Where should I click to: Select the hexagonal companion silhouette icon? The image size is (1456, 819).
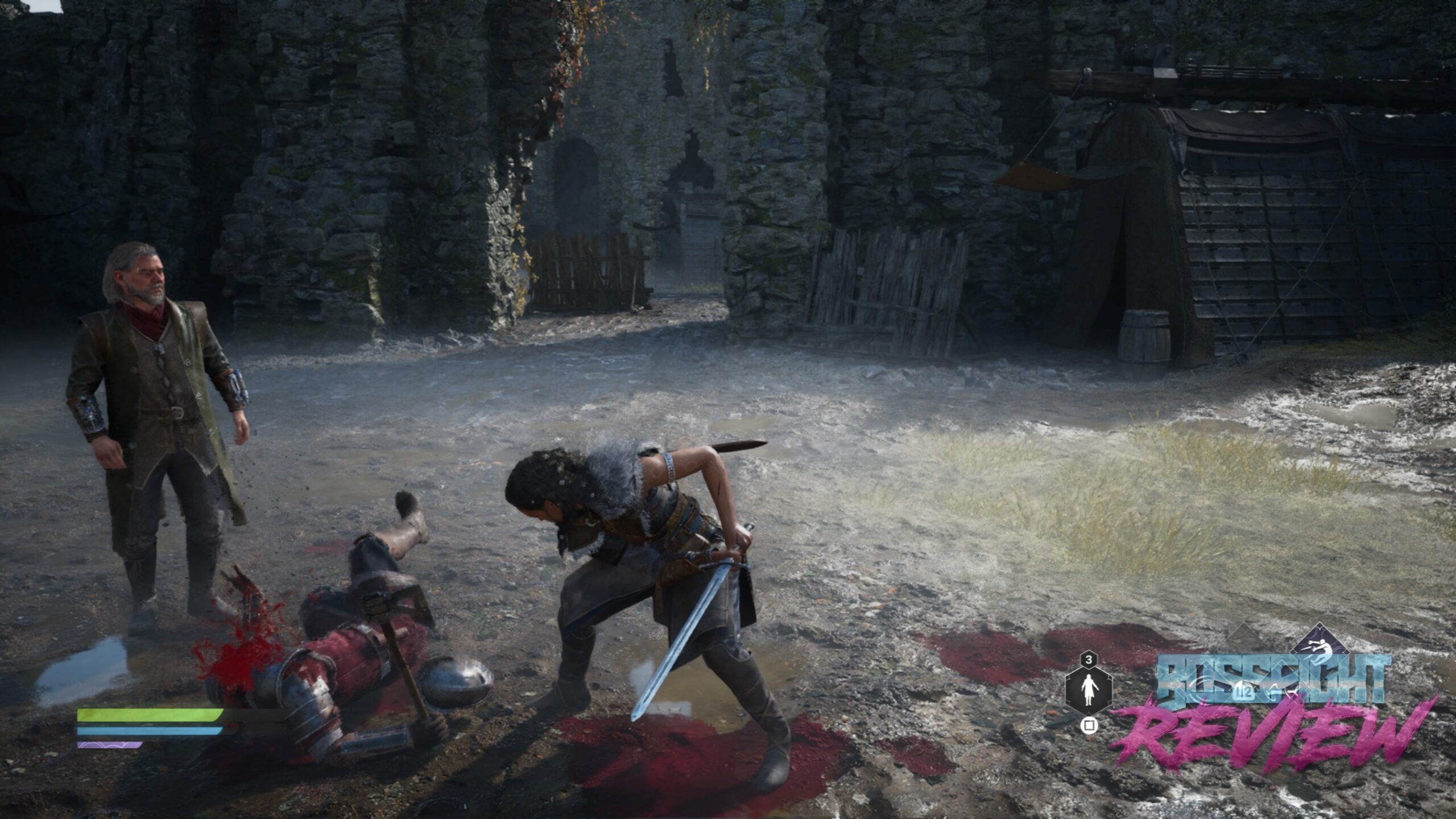click(1088, 690)
